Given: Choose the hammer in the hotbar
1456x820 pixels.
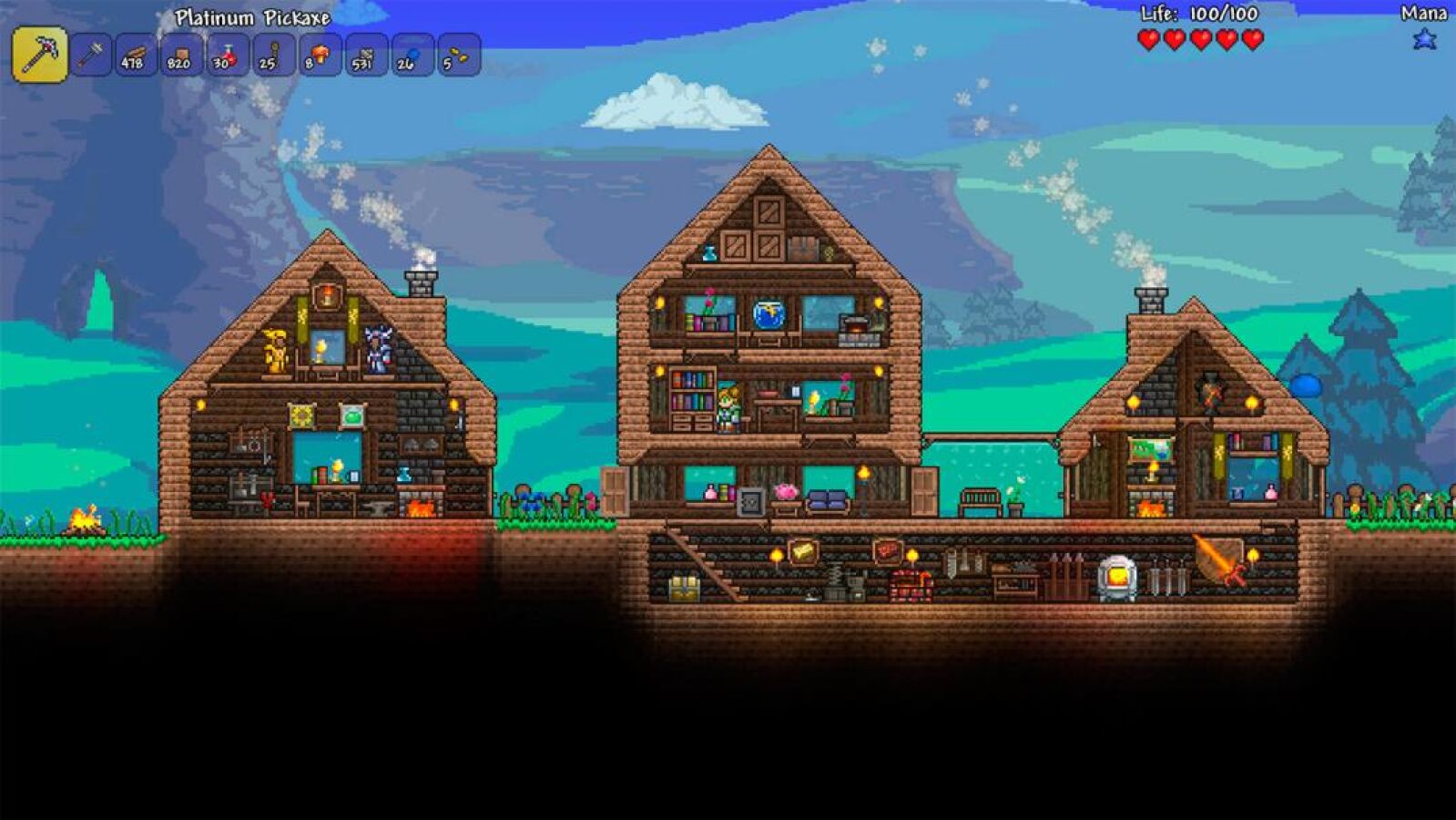Looking at the screenshot, I should 91,56.
